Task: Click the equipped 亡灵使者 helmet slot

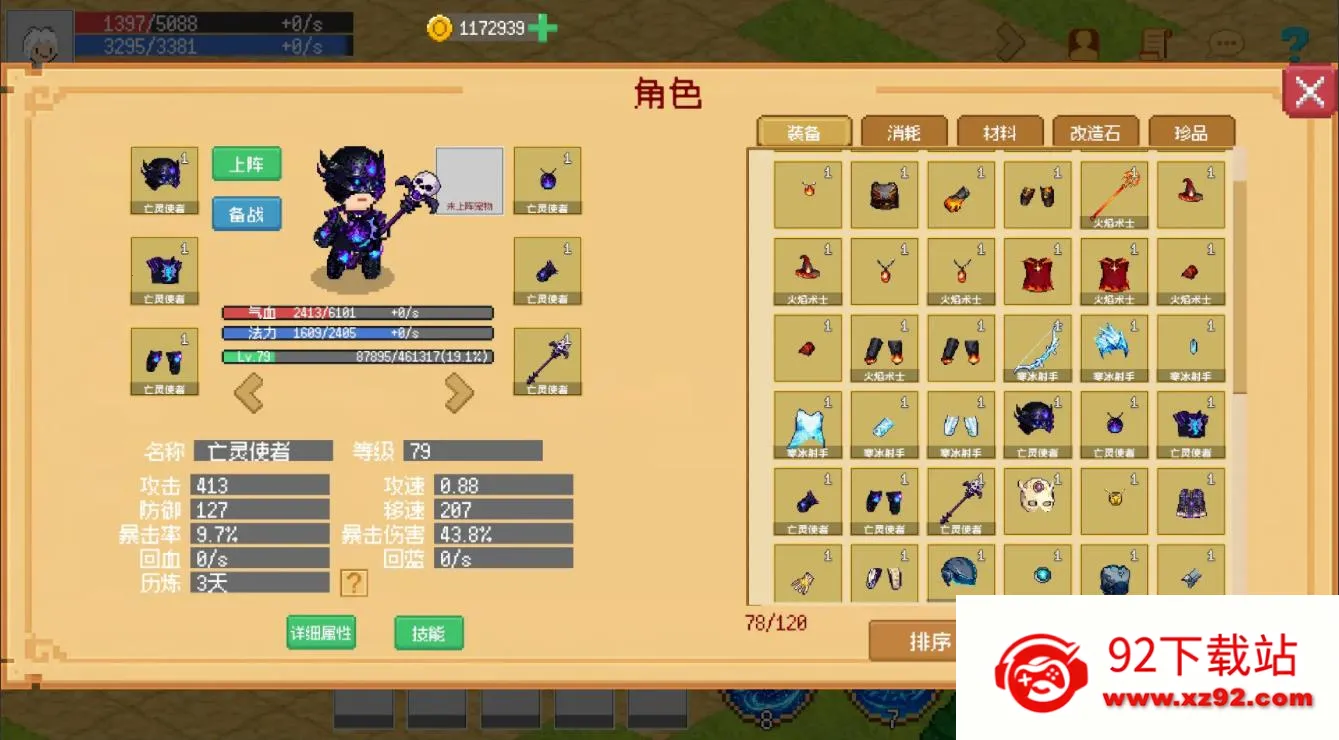Action: coord(163,178)
